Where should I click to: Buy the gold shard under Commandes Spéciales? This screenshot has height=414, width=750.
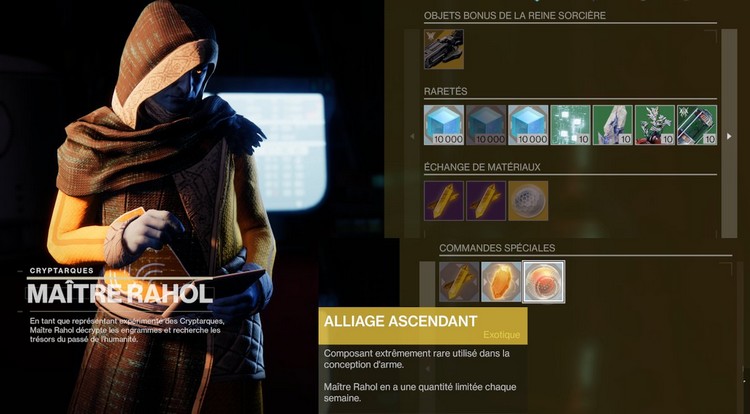[459, 282]
